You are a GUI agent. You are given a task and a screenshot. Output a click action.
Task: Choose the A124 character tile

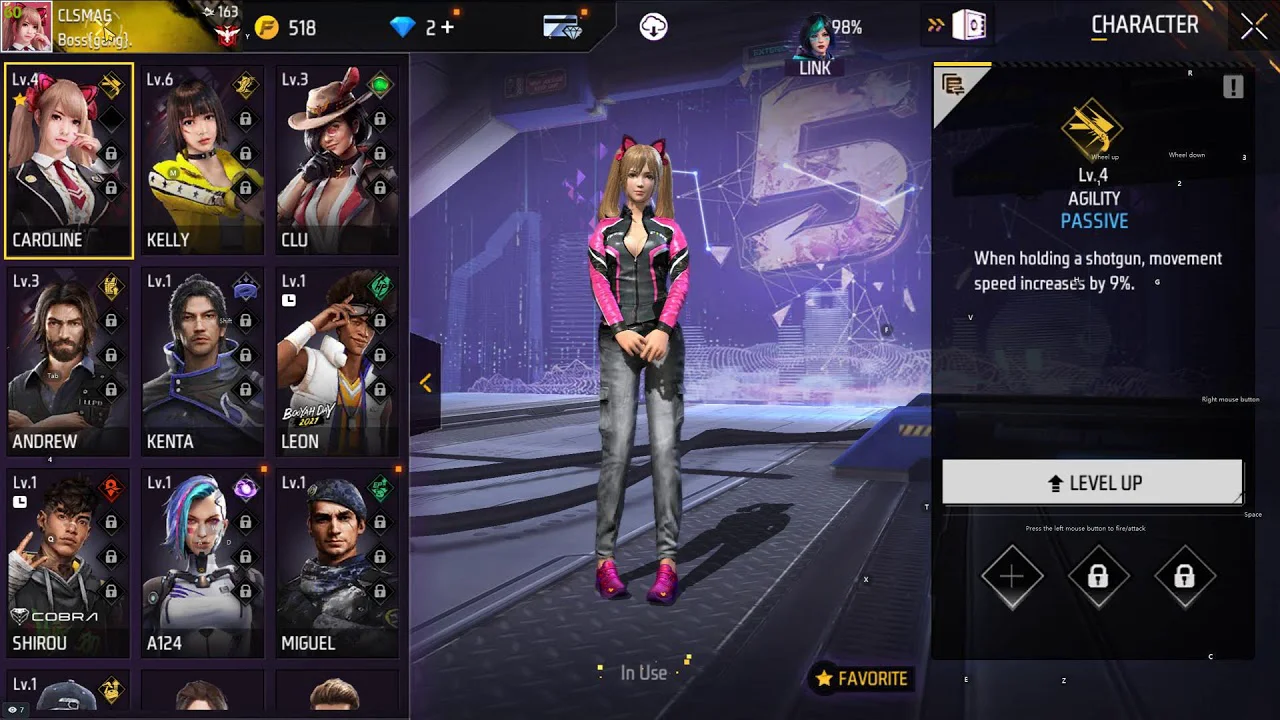pos(202,563)
